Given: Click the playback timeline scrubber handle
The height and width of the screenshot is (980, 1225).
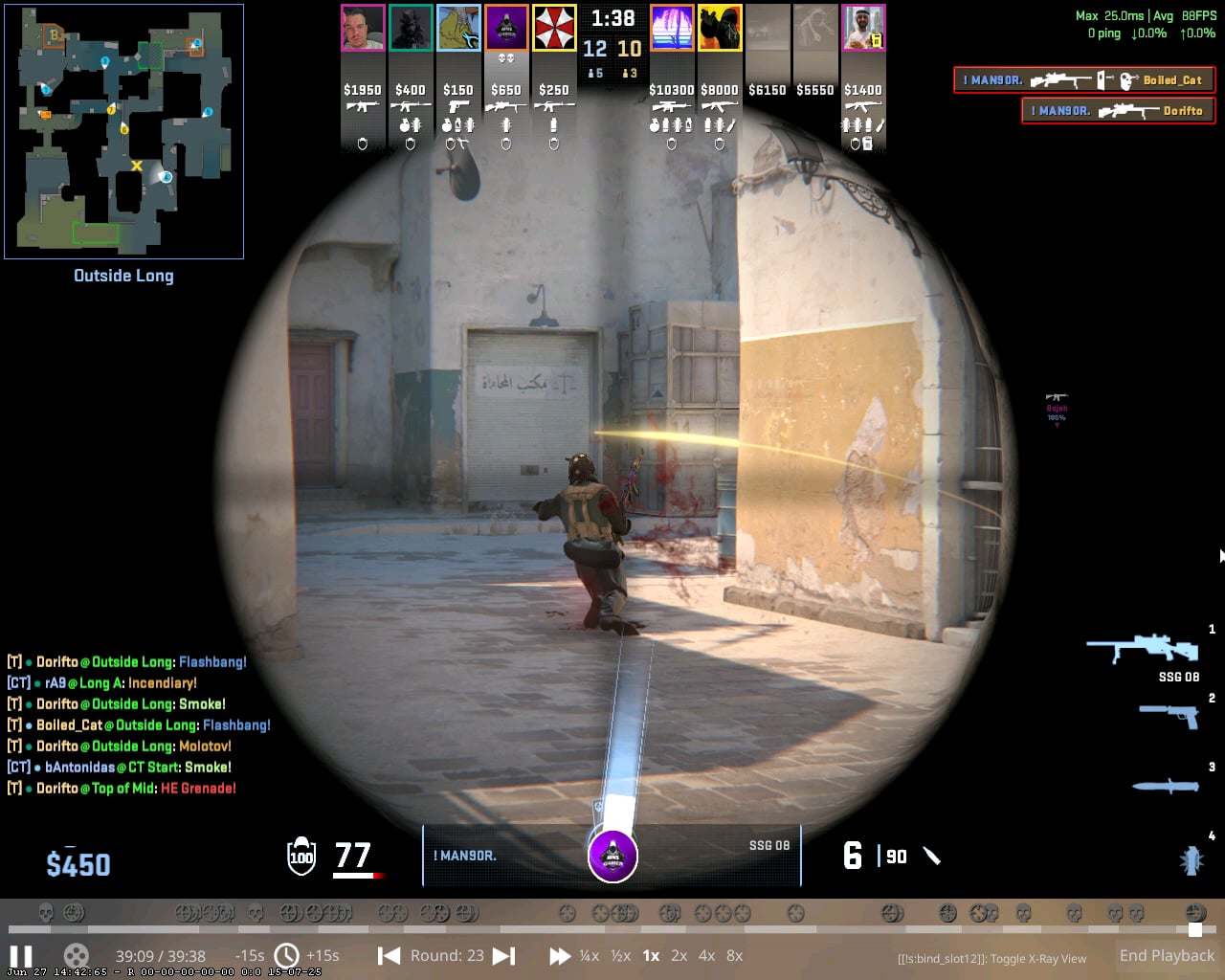Looking at the screenshot, I should 1197,929.
